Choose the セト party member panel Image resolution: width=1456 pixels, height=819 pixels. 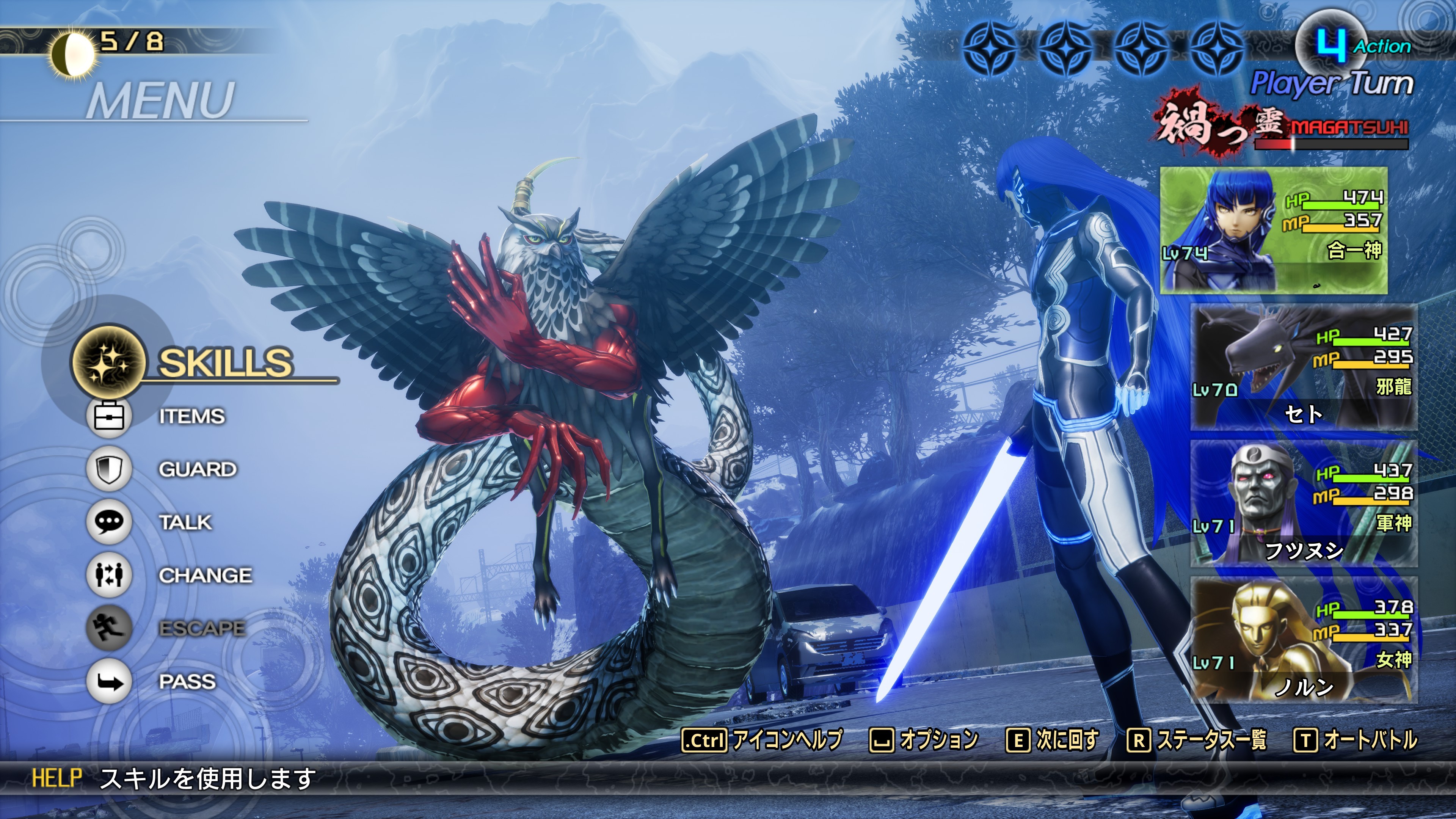click(x=1303, y=367)
